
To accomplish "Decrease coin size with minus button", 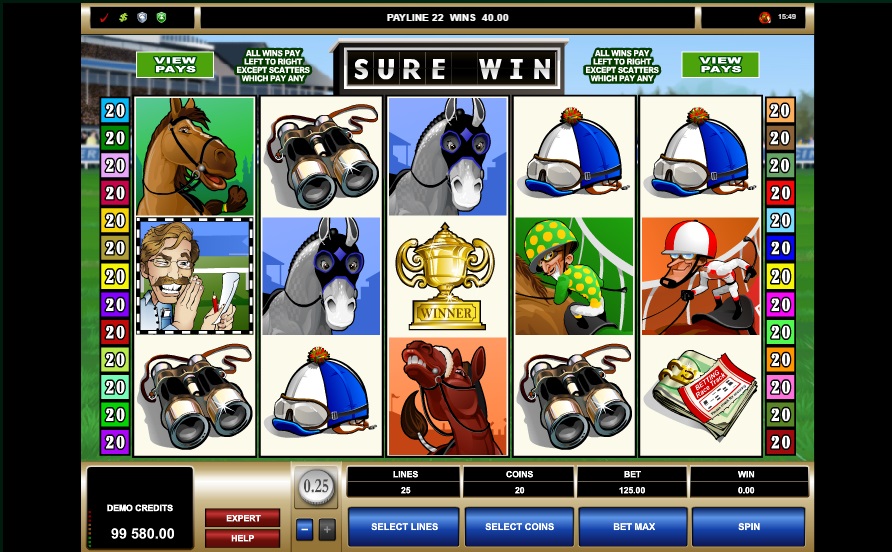I will 304,530.
